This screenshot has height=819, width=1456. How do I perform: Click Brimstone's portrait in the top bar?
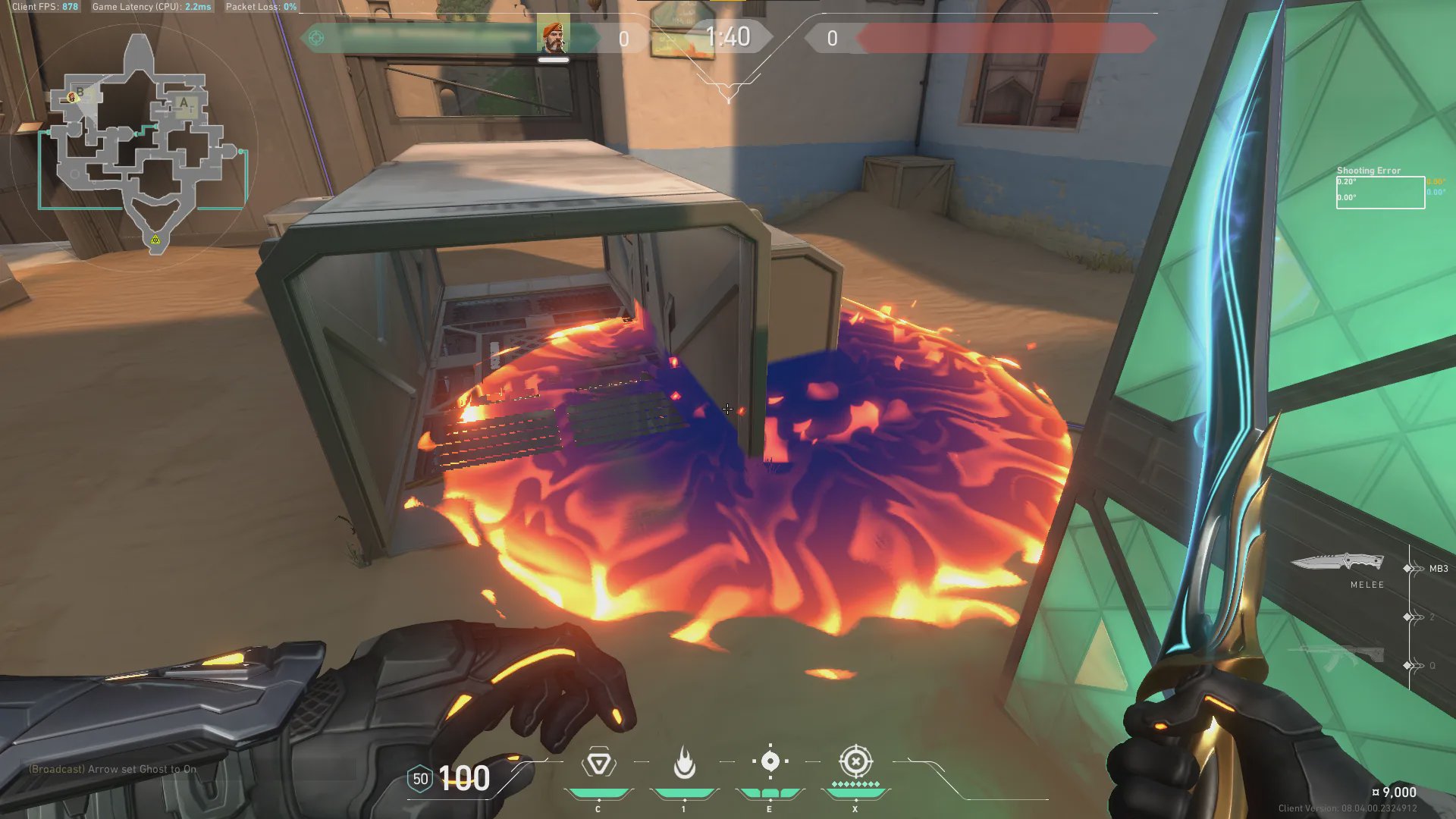553,36
